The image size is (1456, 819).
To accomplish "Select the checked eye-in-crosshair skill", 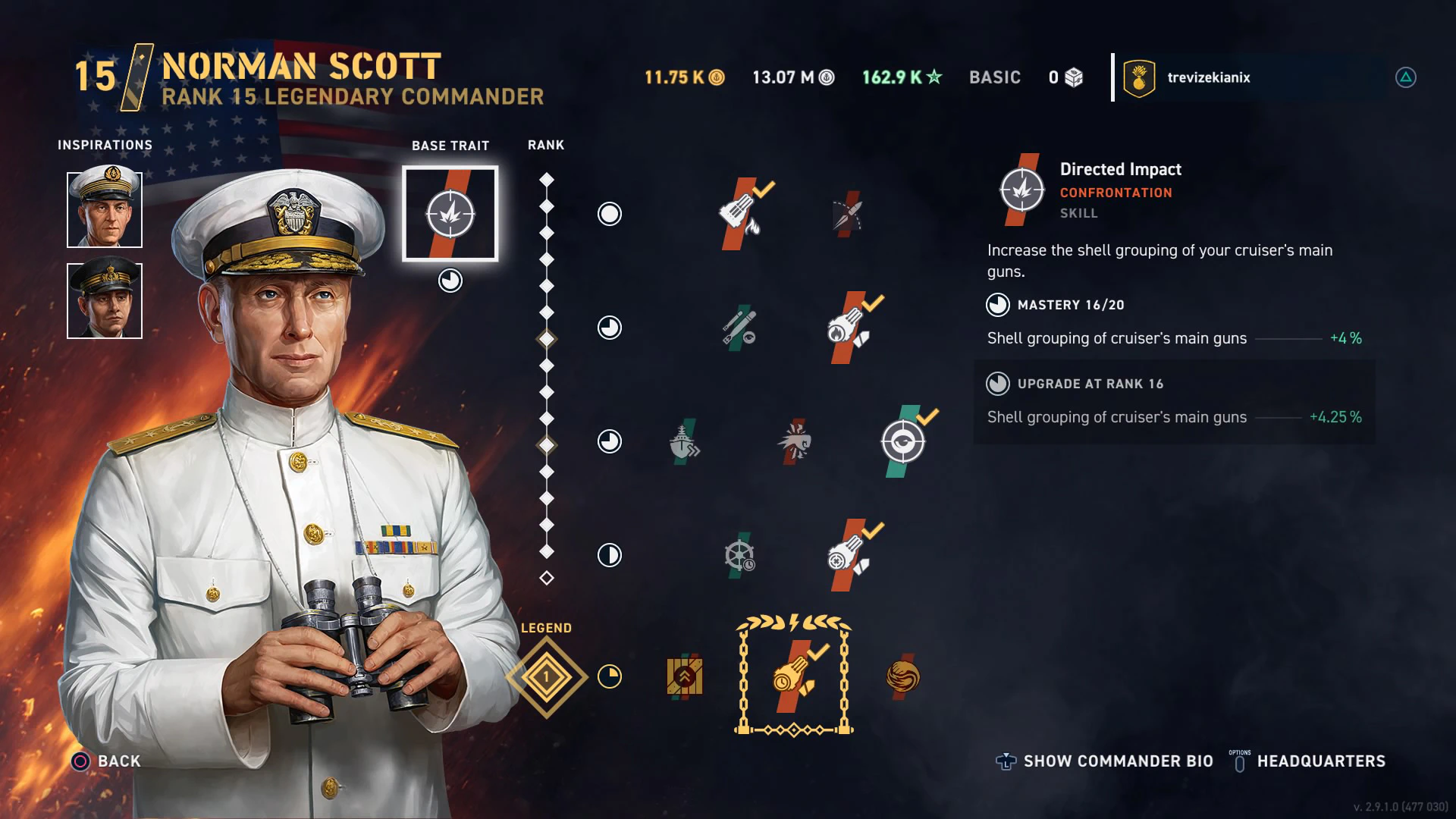I will click(903, 441).
